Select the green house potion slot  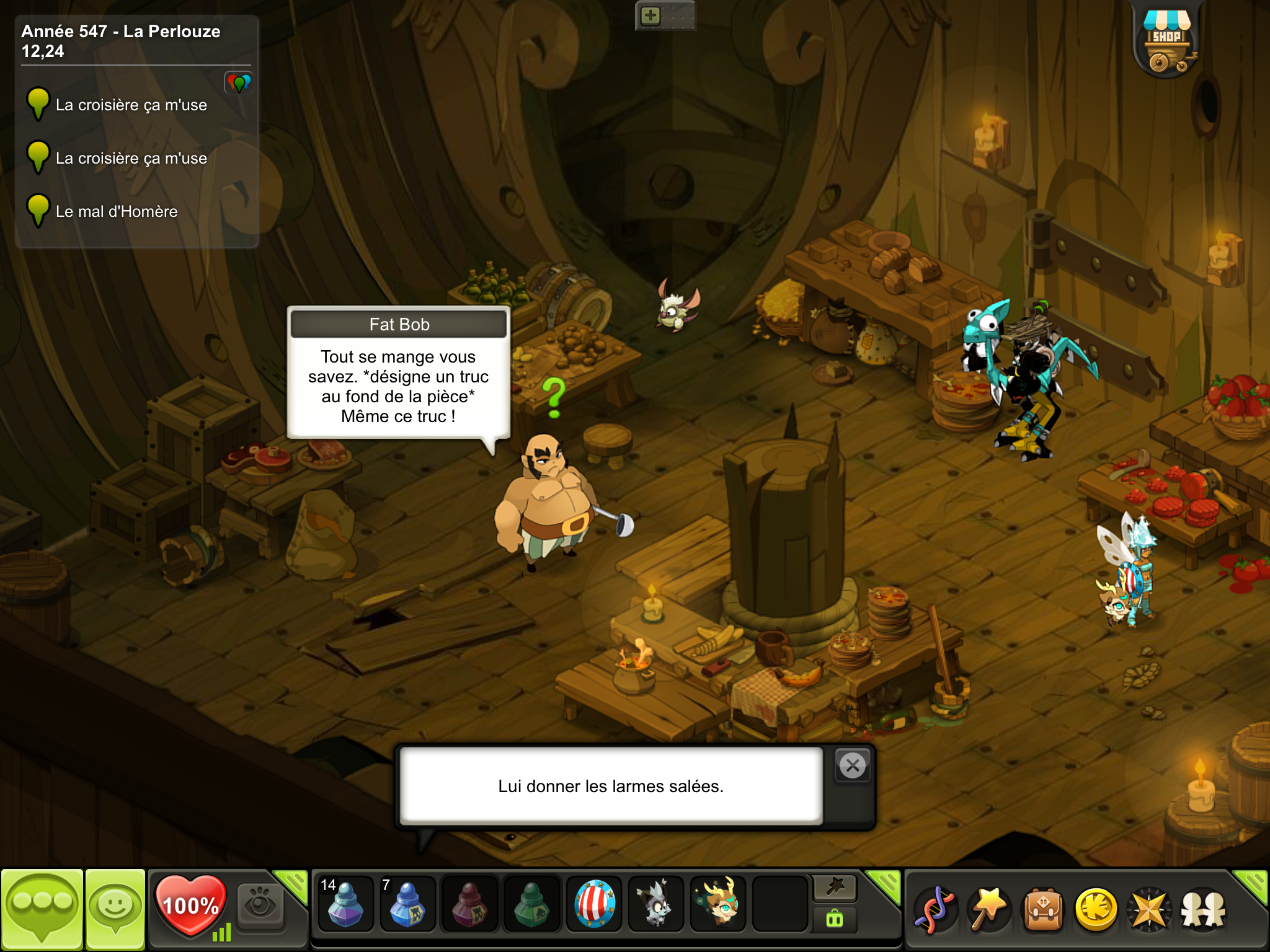(531, 904)
